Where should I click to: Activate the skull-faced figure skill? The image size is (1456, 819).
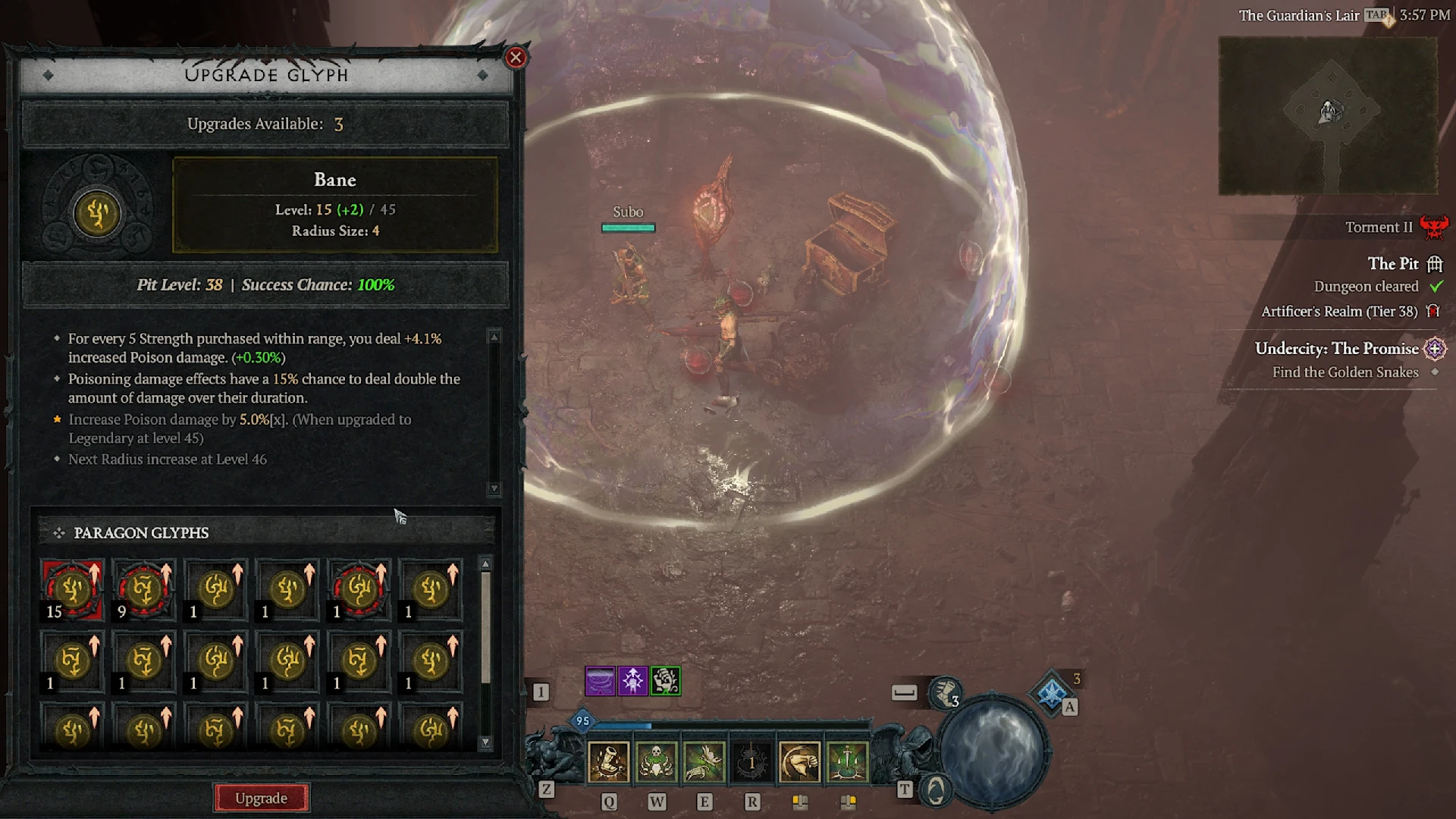(x=657, y=761)
